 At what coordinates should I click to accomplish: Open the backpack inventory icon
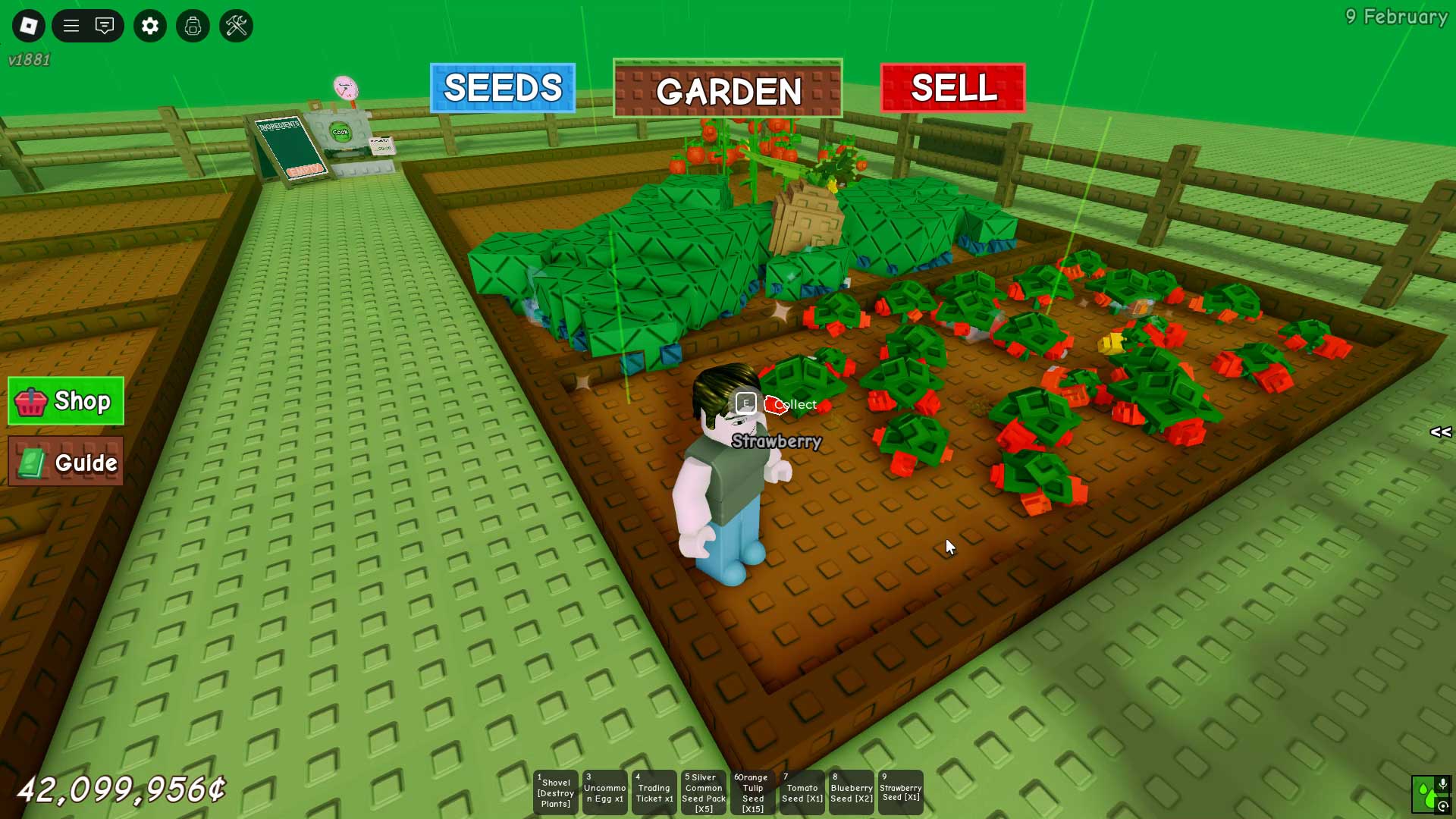193,26
